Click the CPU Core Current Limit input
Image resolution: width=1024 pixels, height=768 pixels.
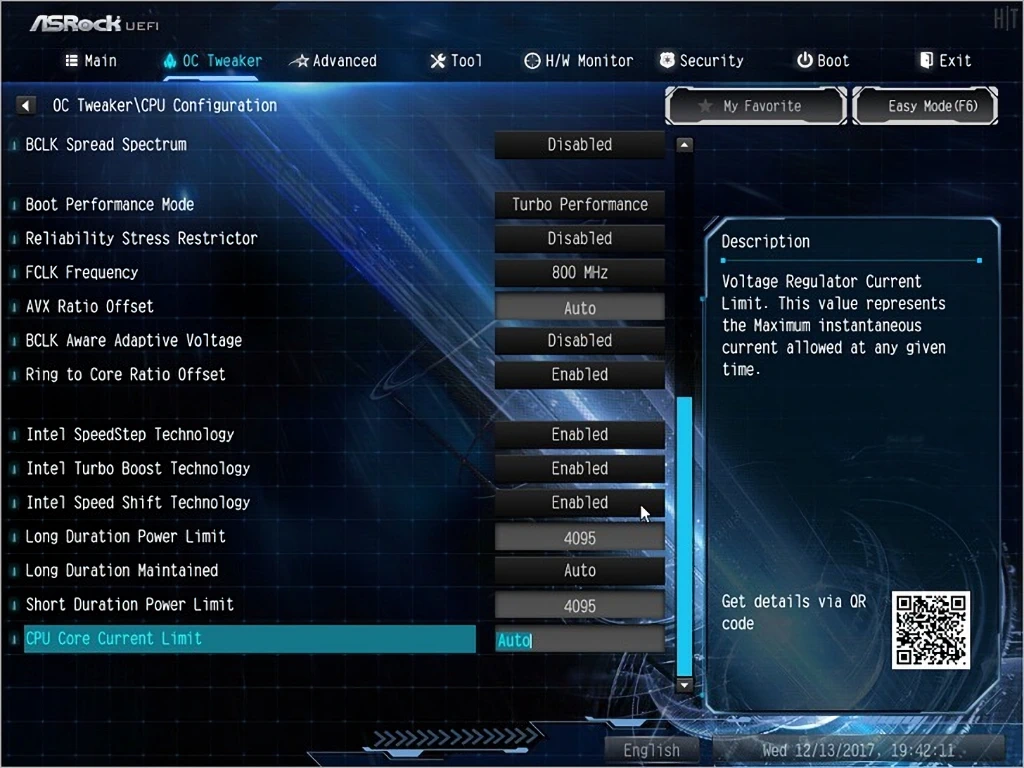coord(580,640)
